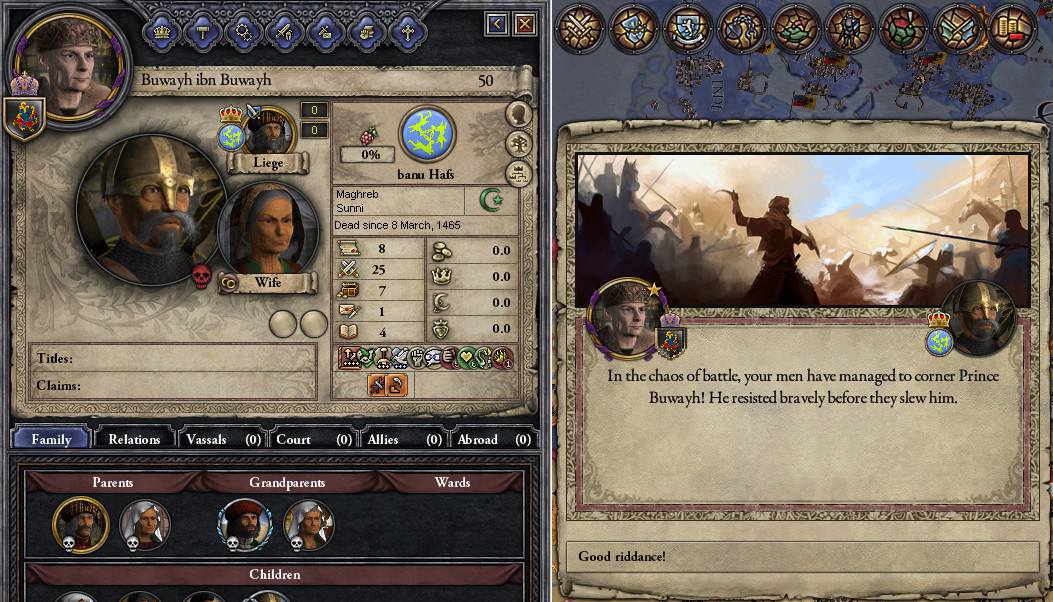The image size is (1053, 602).
Task: Show the Court tab
Action: [x=313, y=439]
